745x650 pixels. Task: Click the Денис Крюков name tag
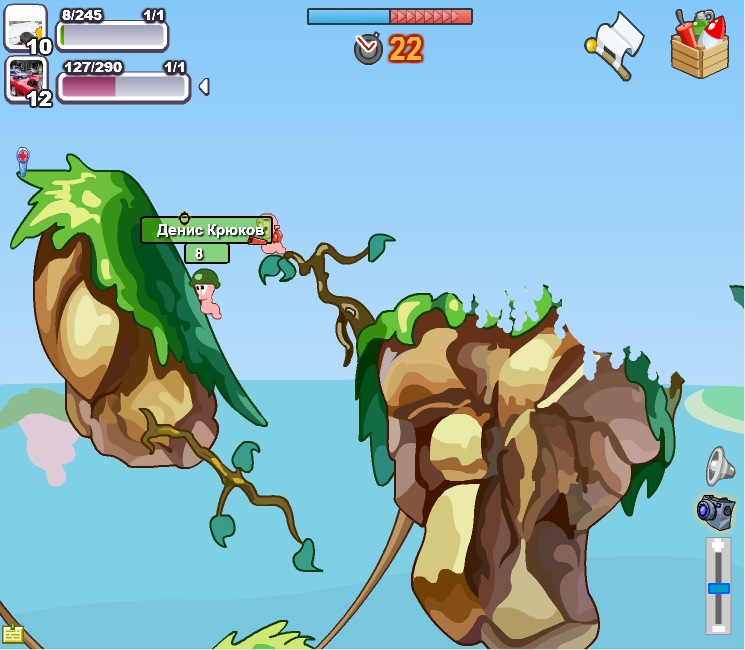pos(206,230)
